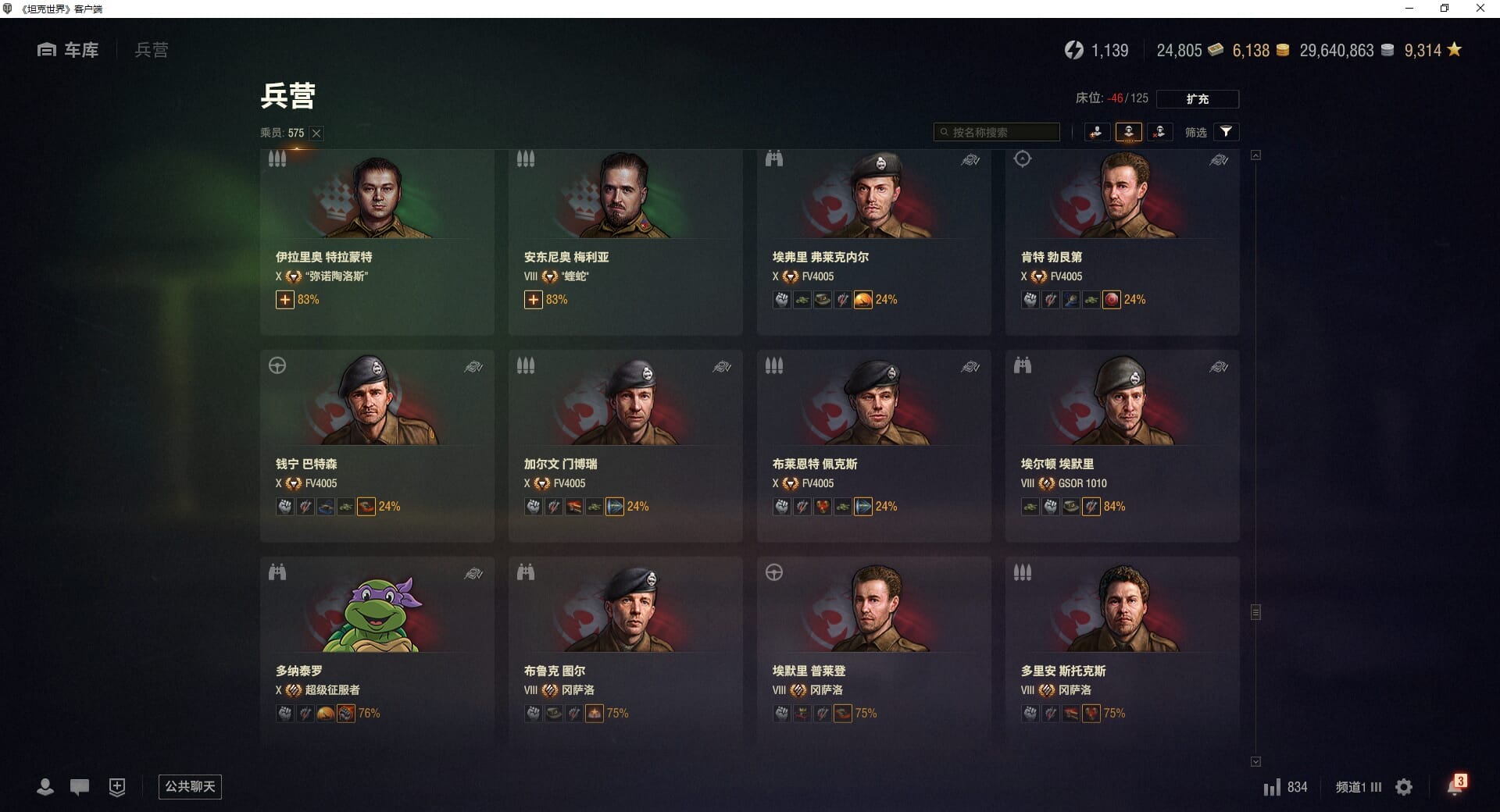Clear the 乘员 575 crew filter
Image resolution: width=1500 pixels, height=812 pixels.
tap(316, 134)
